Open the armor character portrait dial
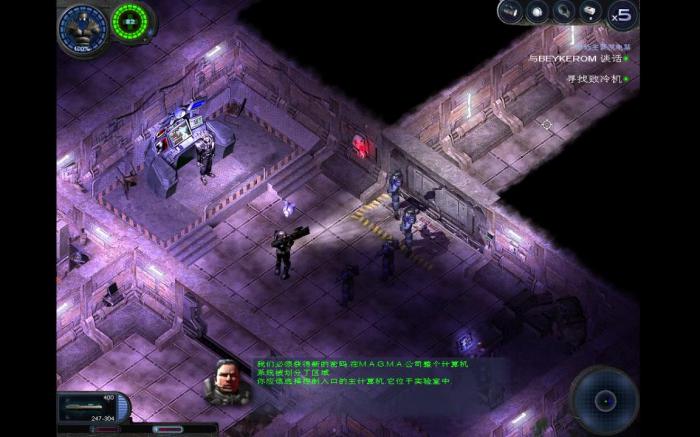 tap(82, 26)
